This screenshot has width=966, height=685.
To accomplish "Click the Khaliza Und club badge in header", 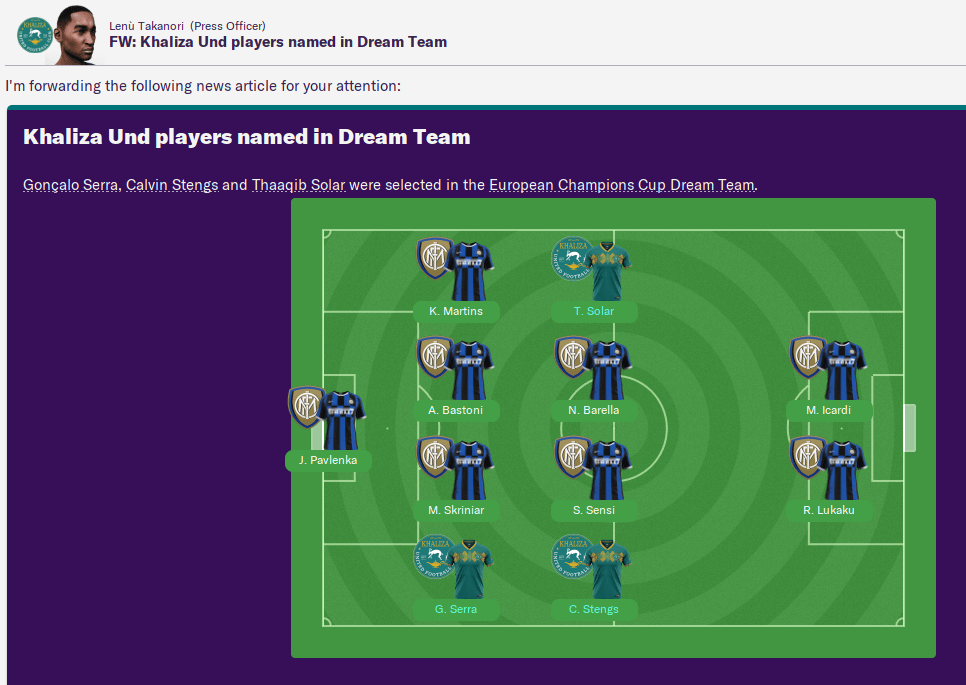I will [33, 35].
